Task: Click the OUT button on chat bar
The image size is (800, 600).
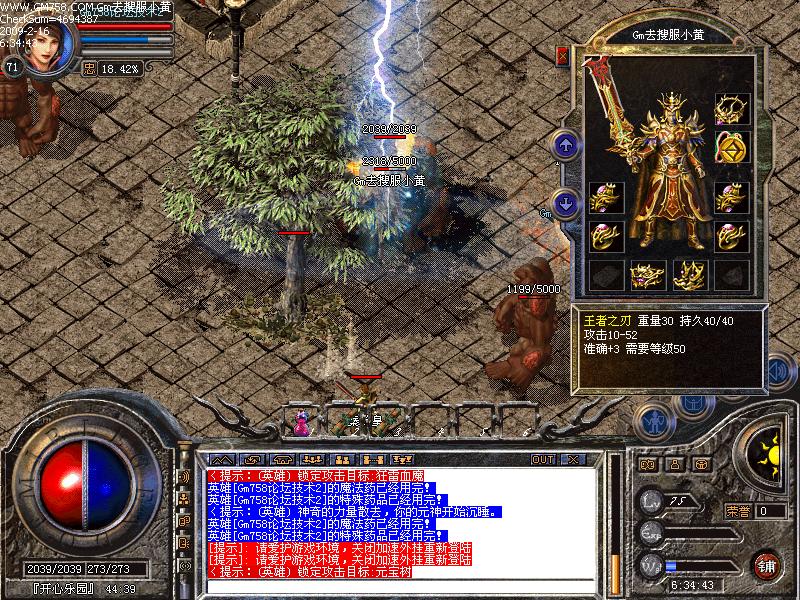Action: (543, 459)
